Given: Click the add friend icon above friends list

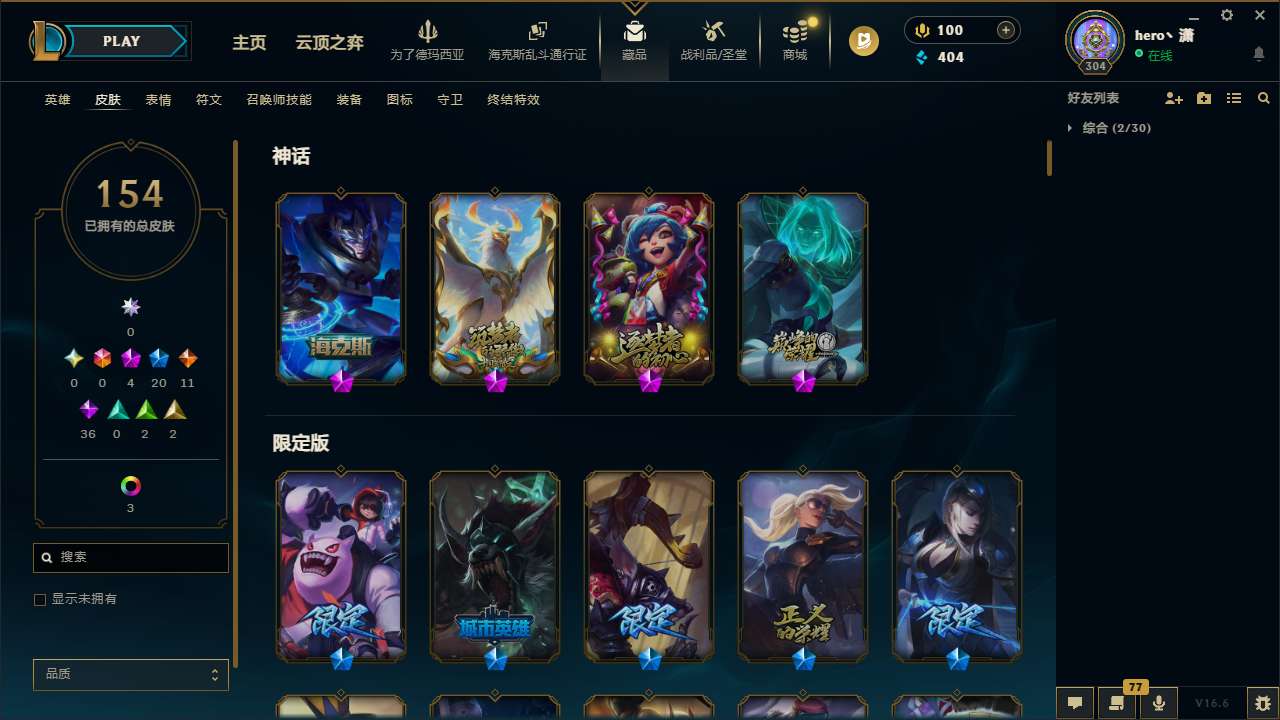Looking at the screenshot, I should tap(1173, 98).
